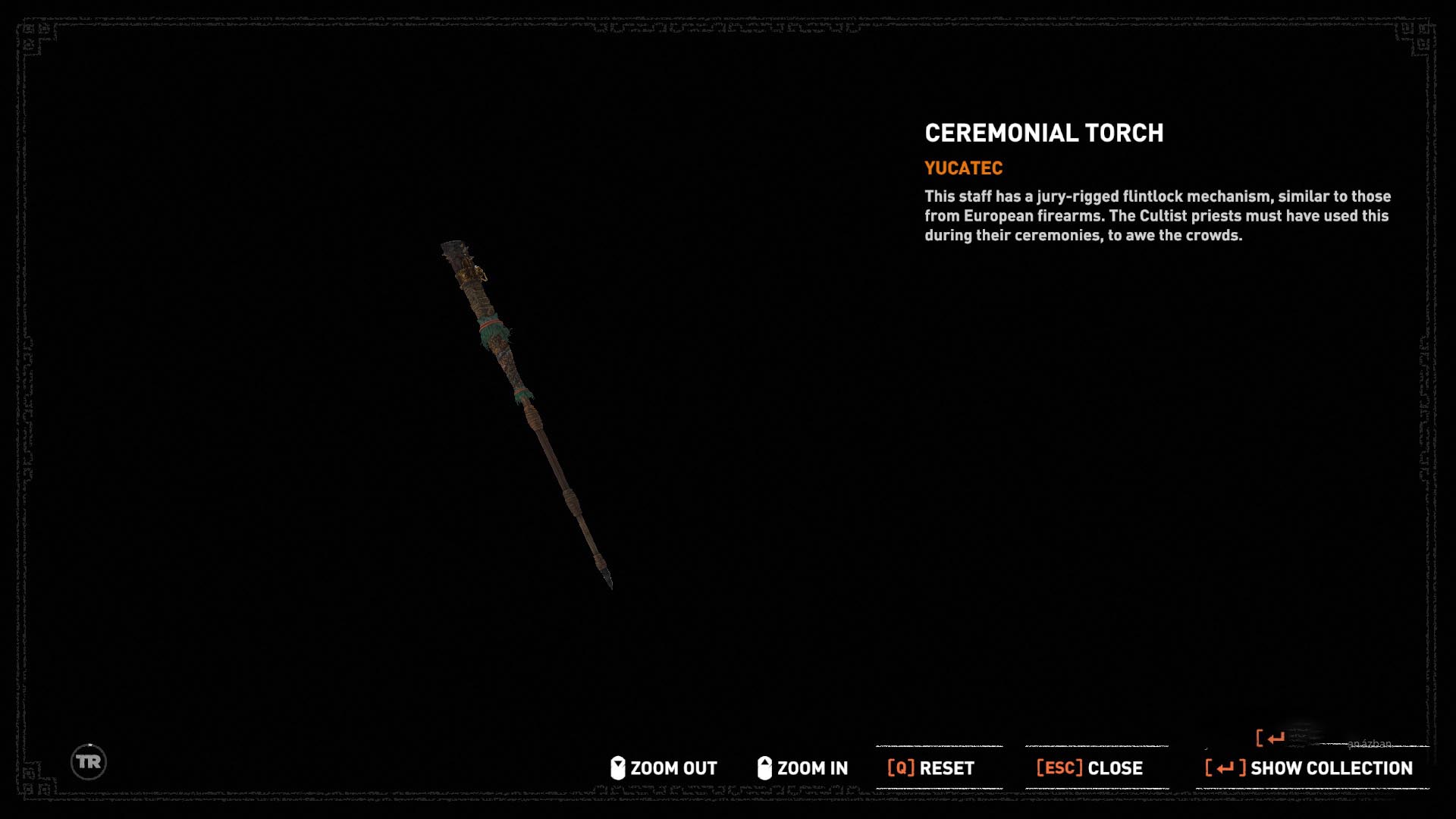Close the Ceremonial Torch viewer

[x=1090, y=768]
